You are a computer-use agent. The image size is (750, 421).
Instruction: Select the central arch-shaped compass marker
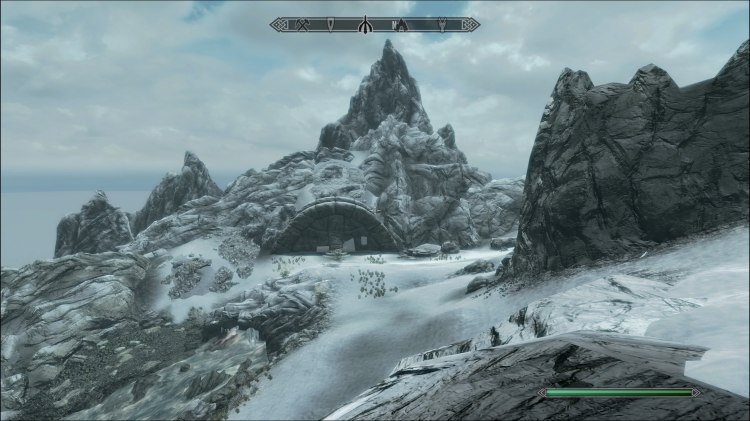tap(365, 25)
